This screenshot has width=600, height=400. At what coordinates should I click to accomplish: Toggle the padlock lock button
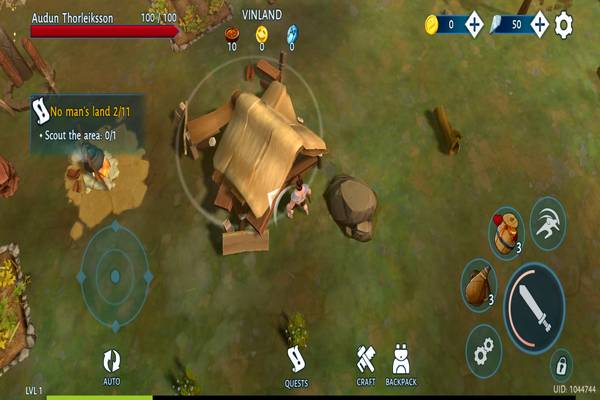coord(561,363)
